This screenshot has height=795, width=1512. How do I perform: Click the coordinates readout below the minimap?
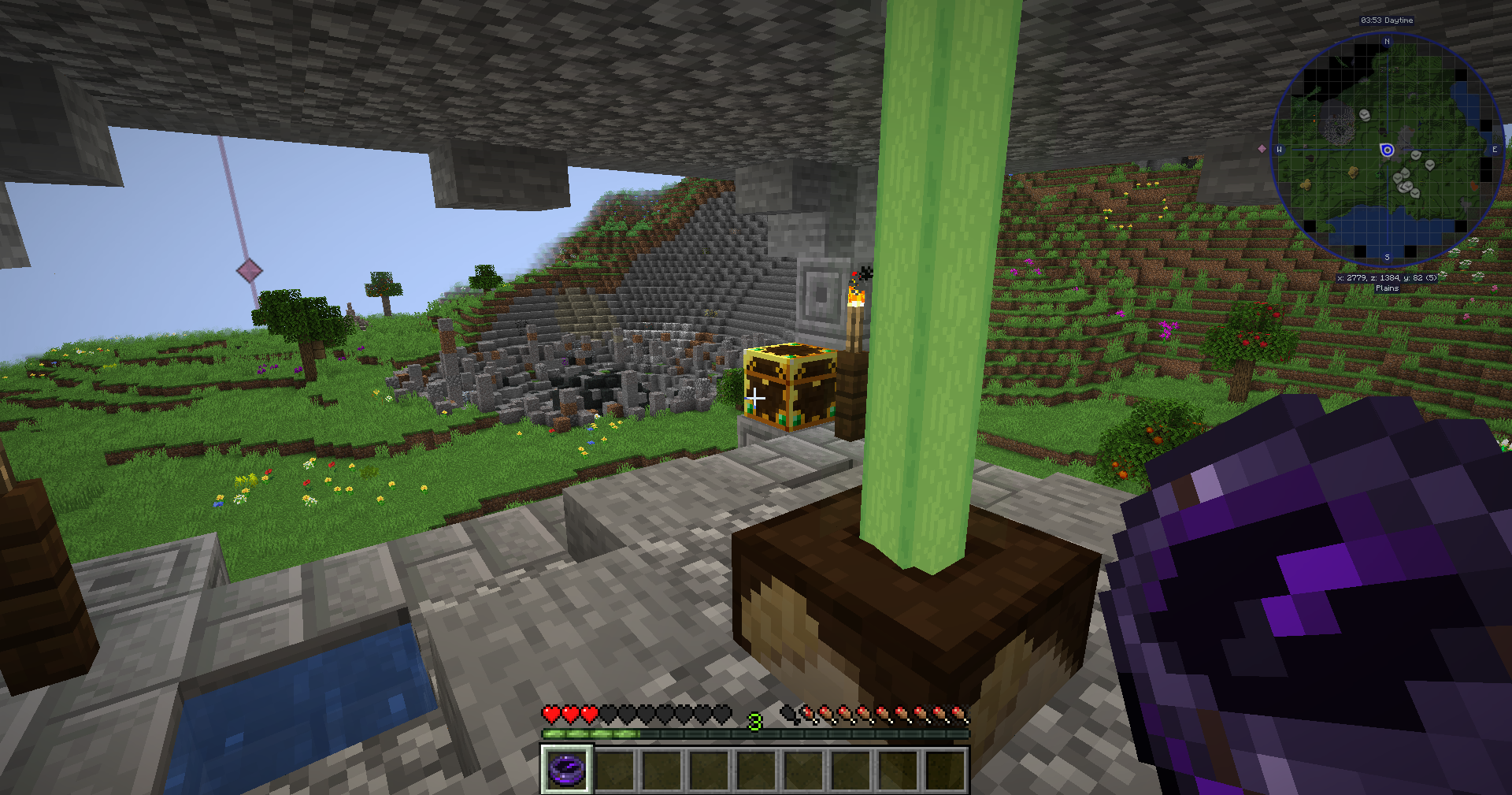1388,277
